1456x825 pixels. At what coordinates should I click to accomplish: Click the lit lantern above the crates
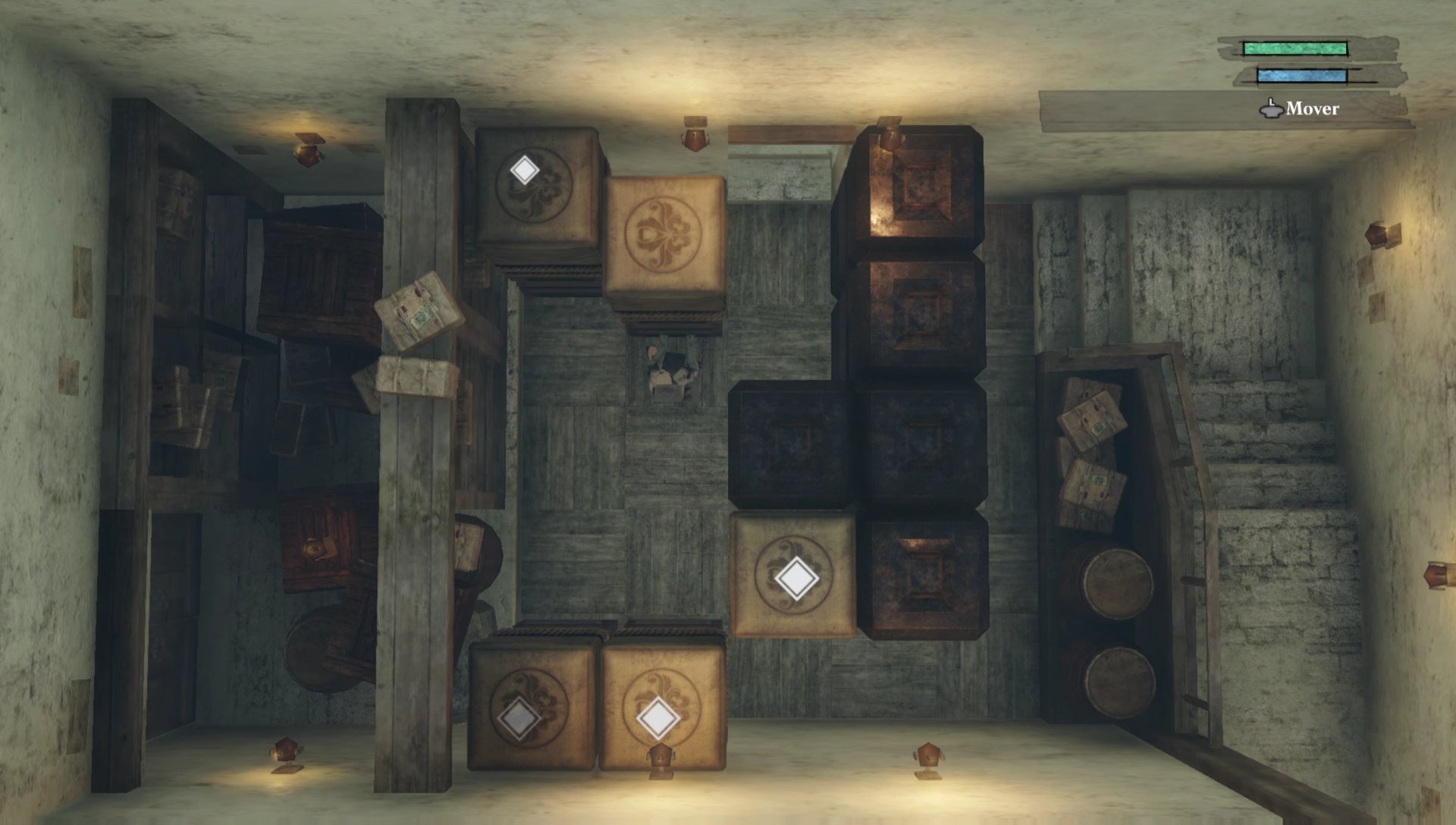pyautogui.click(x=694, y=136)
